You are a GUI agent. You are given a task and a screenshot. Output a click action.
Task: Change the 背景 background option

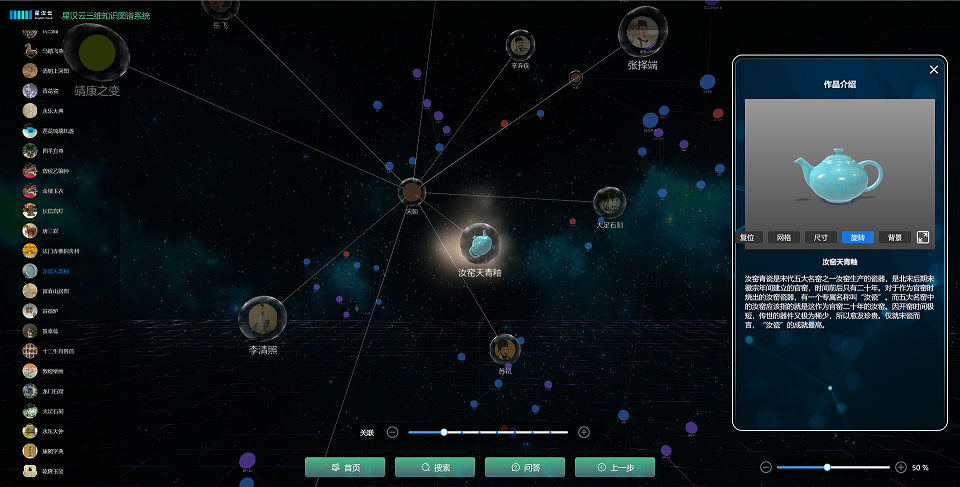point(894,238)
